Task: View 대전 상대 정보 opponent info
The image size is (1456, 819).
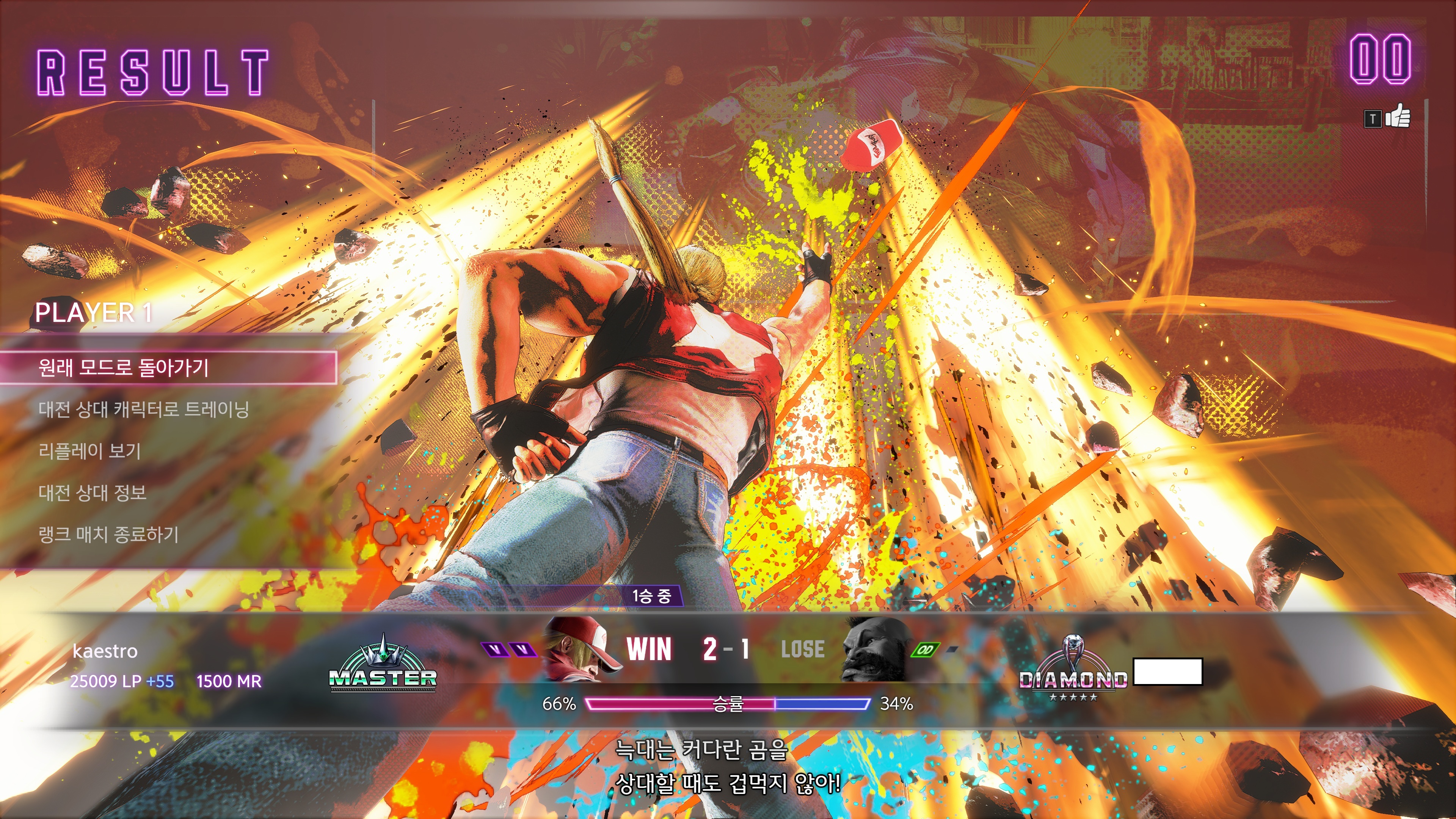Action: tap(93, 493)
